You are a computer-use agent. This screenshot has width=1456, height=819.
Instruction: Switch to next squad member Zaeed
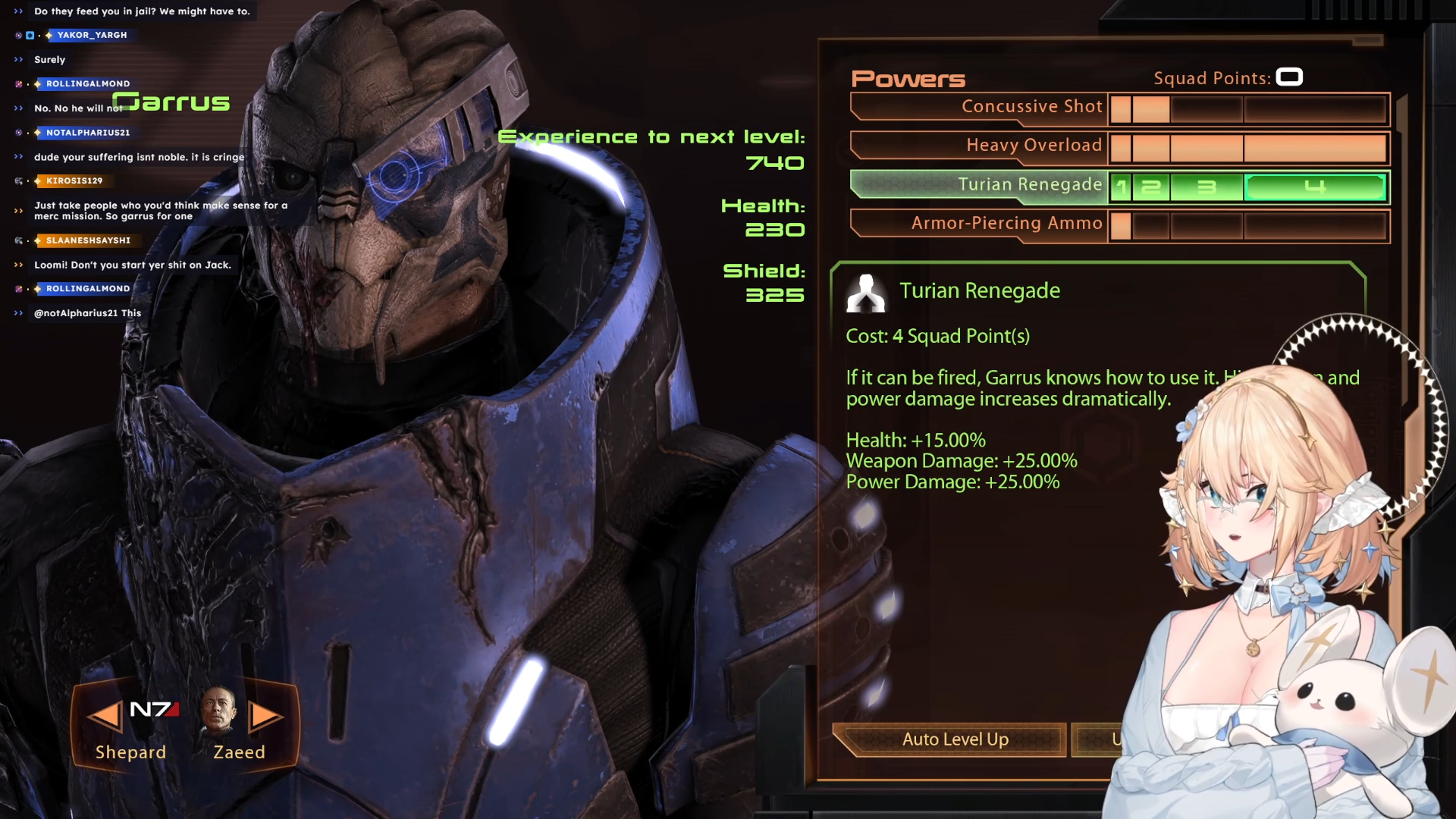coord(265,717)
